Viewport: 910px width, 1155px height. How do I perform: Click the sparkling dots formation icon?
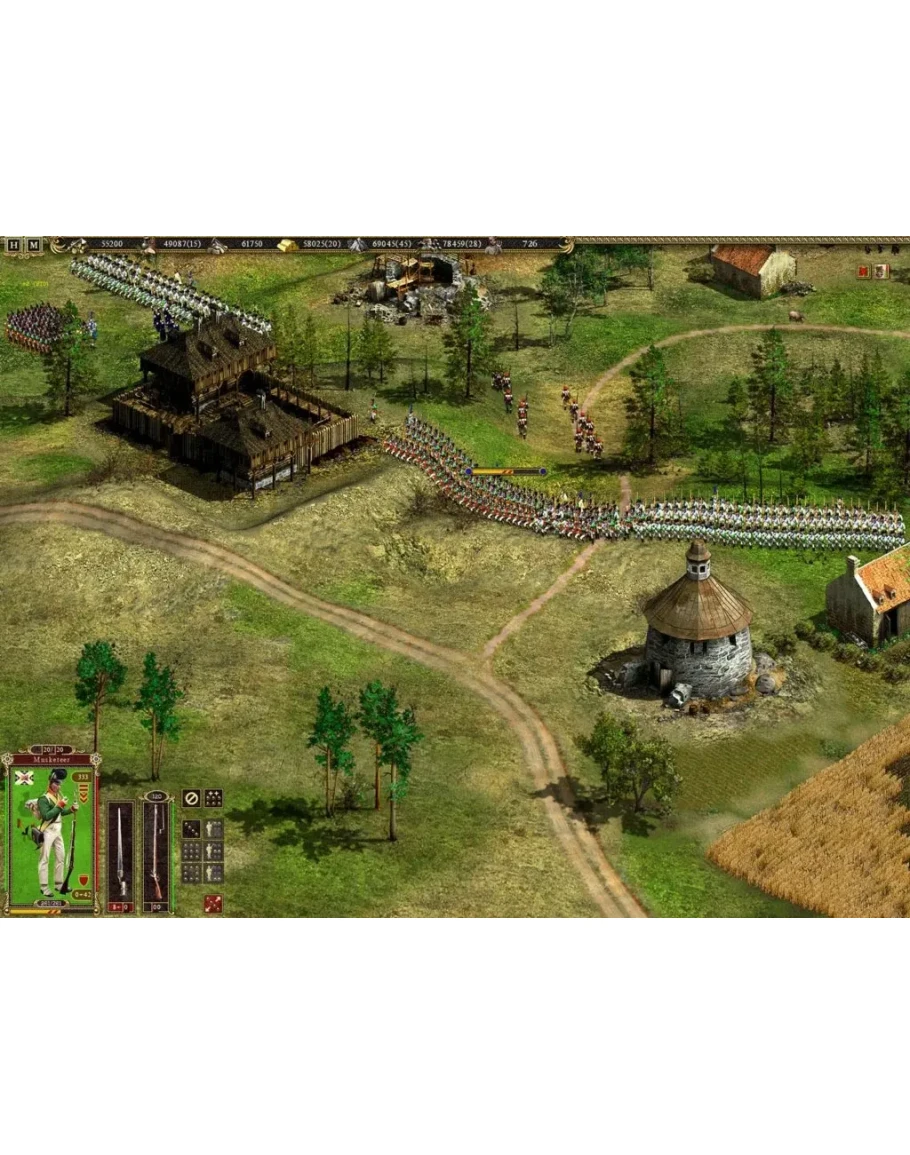point(213,799)
